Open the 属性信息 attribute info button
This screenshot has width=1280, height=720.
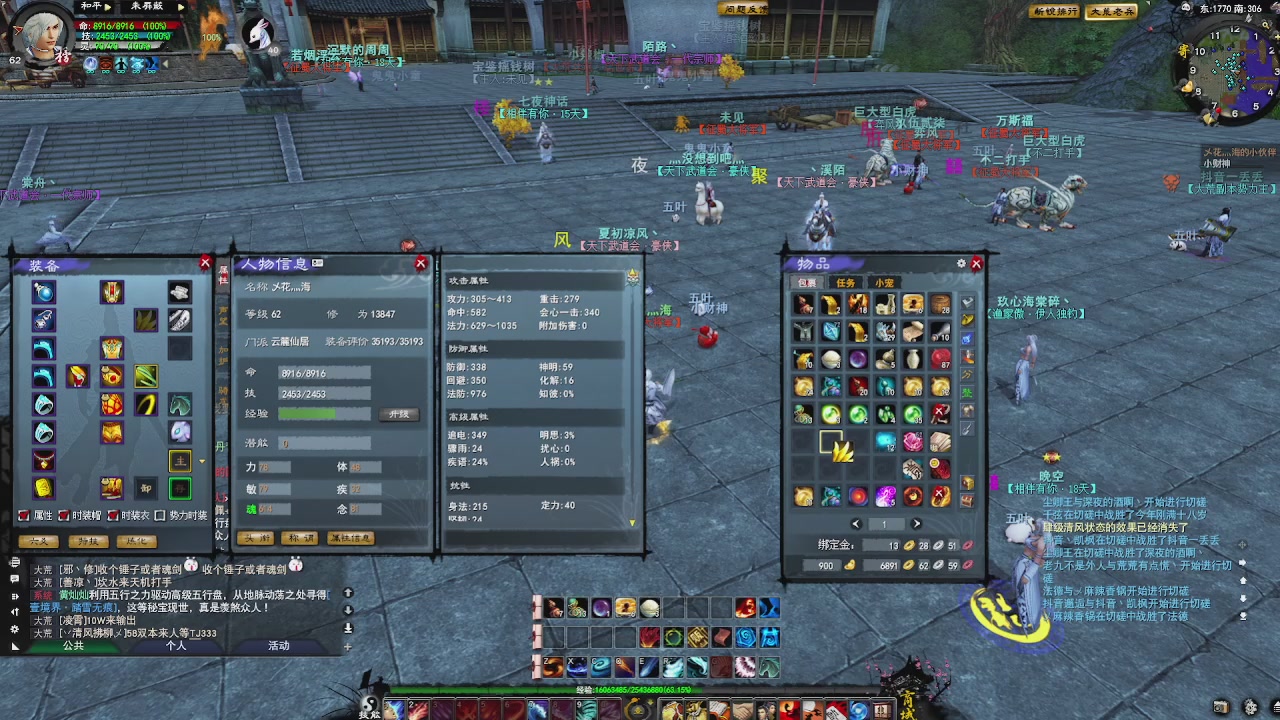(x=350, y=538)
